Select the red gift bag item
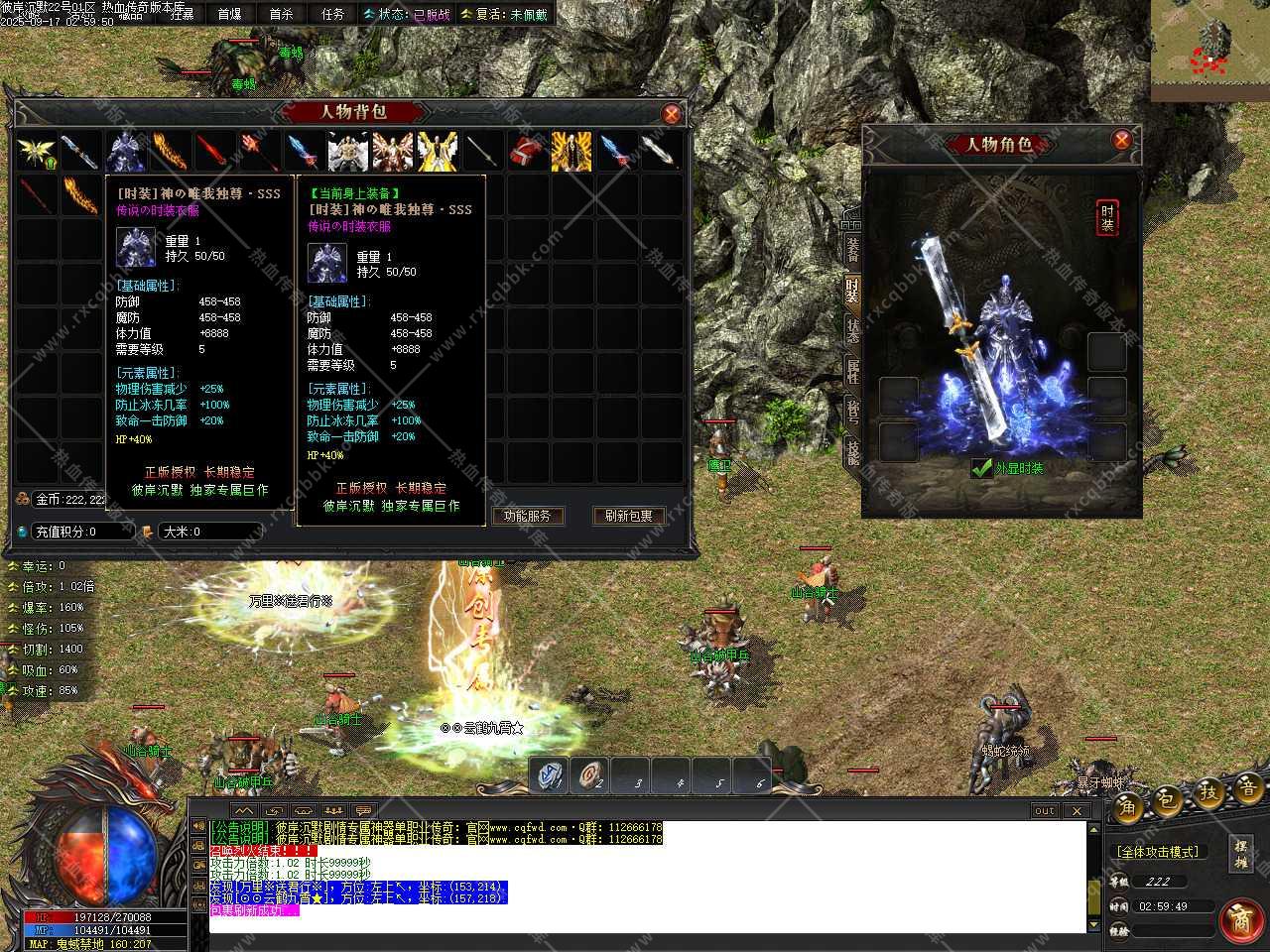Image resolution: width=1270 pixels, height=952 pixels. pyautogui.click(x=525, y=152)
